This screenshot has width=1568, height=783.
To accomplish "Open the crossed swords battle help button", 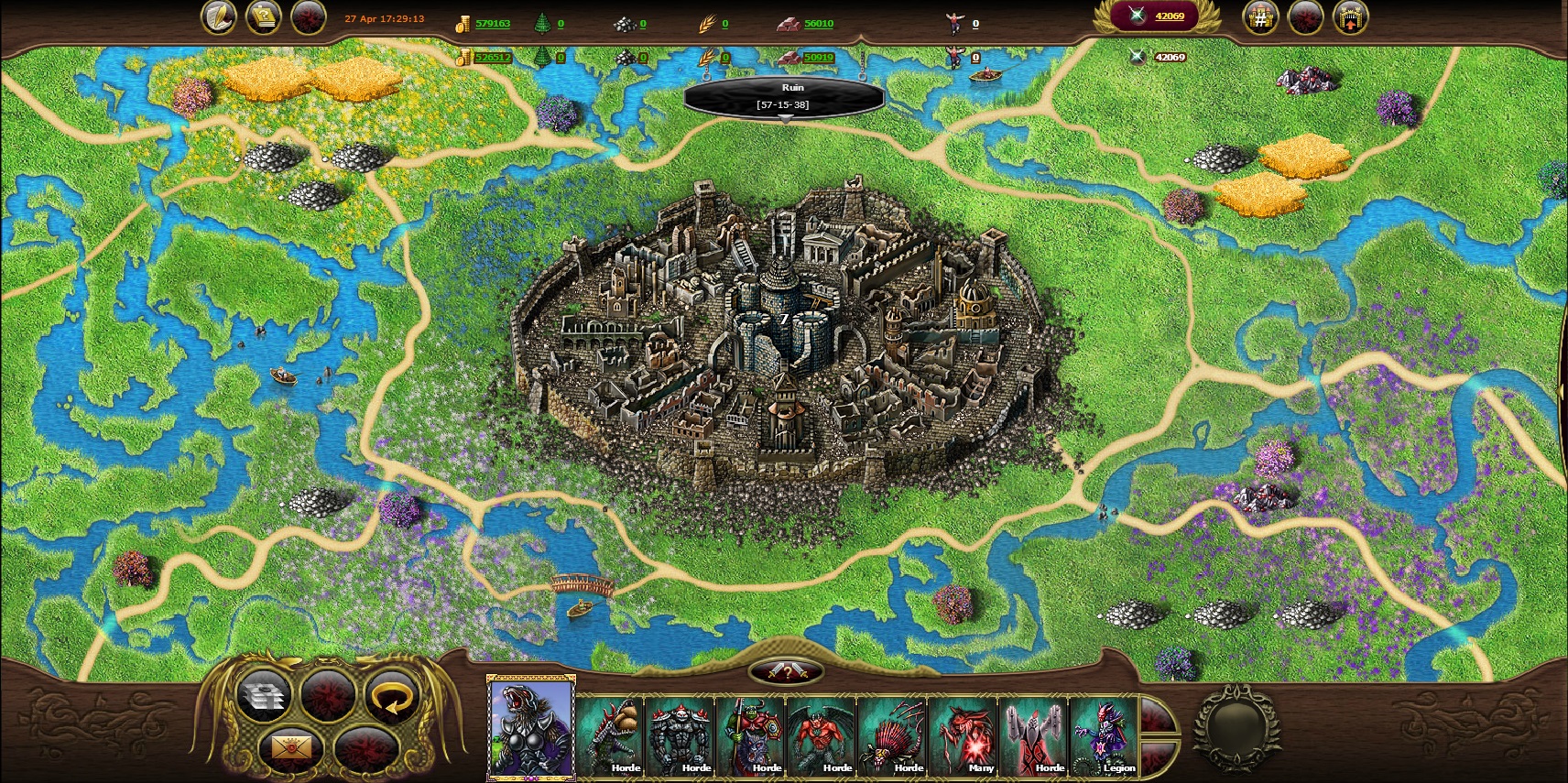I will [786, 673].
